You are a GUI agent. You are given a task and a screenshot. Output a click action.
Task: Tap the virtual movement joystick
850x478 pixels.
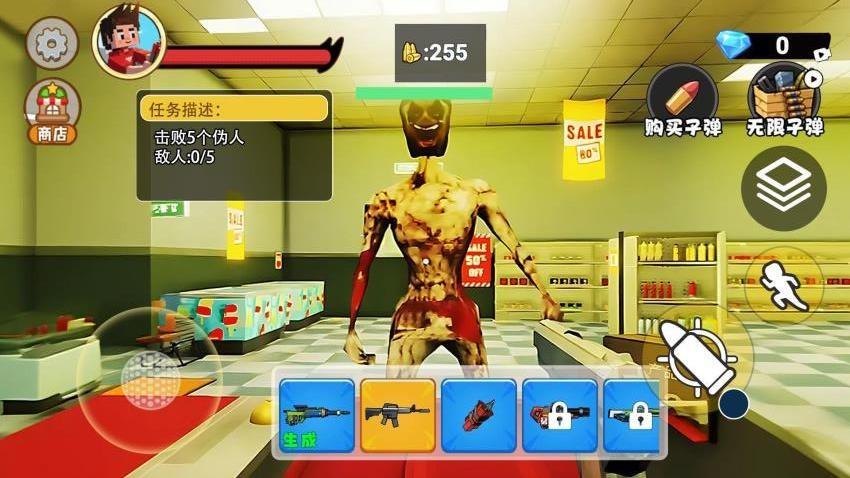pyautogui.click(x=150, y=377)
